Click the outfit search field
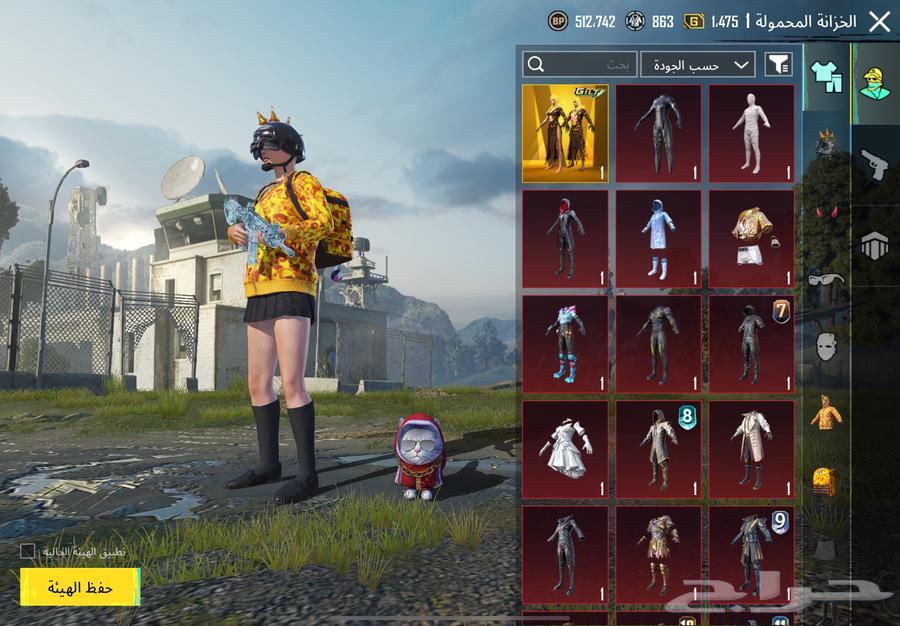 coord(580,64)
